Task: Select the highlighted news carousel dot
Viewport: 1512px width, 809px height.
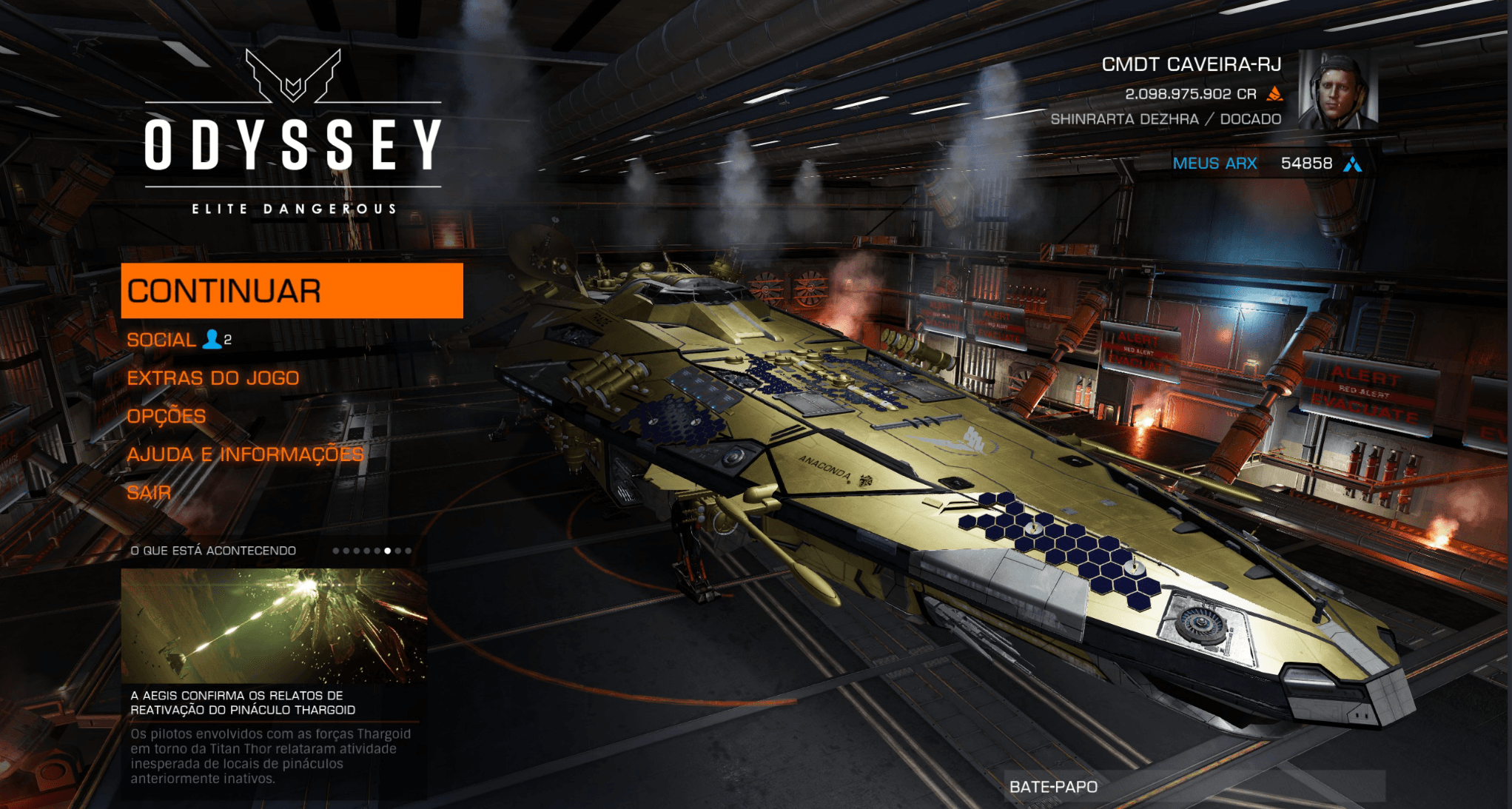Action: (x=387, y=551)
